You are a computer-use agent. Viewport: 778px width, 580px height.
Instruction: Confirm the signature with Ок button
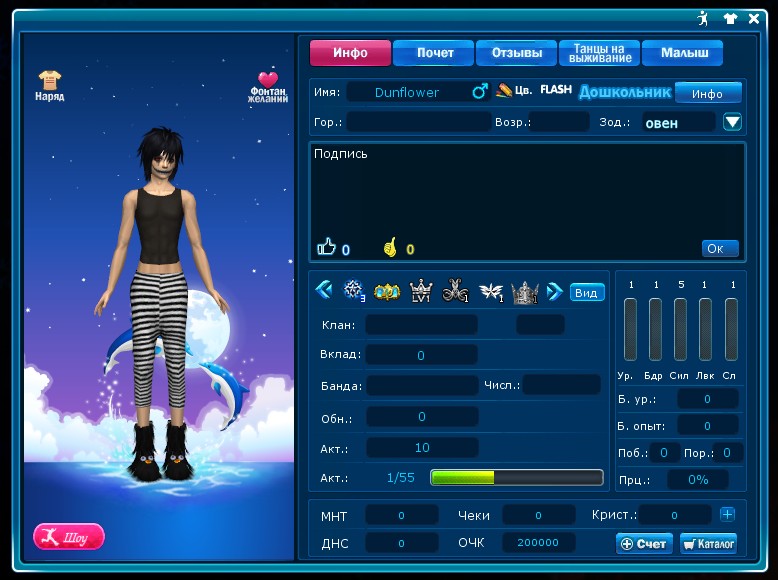point(720,248)
